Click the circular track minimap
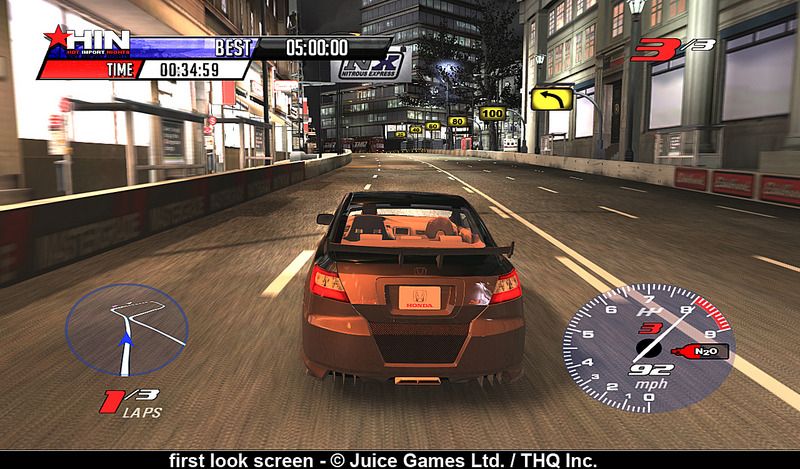Image resolution: width=800 pixels, height=469 pixels. (x=127, y=329)
